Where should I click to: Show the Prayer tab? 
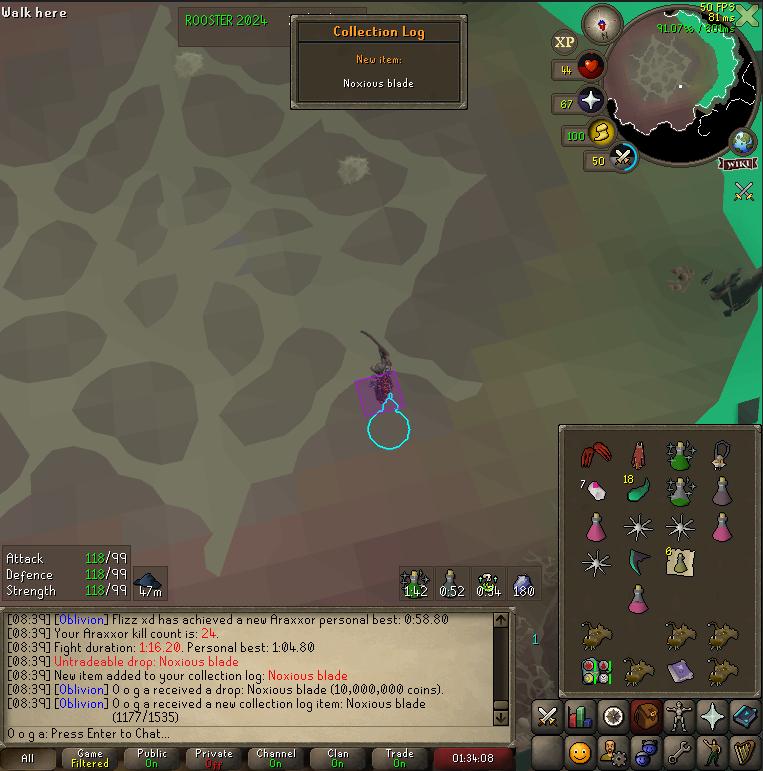pyautogui.click(x=714, y=716)
